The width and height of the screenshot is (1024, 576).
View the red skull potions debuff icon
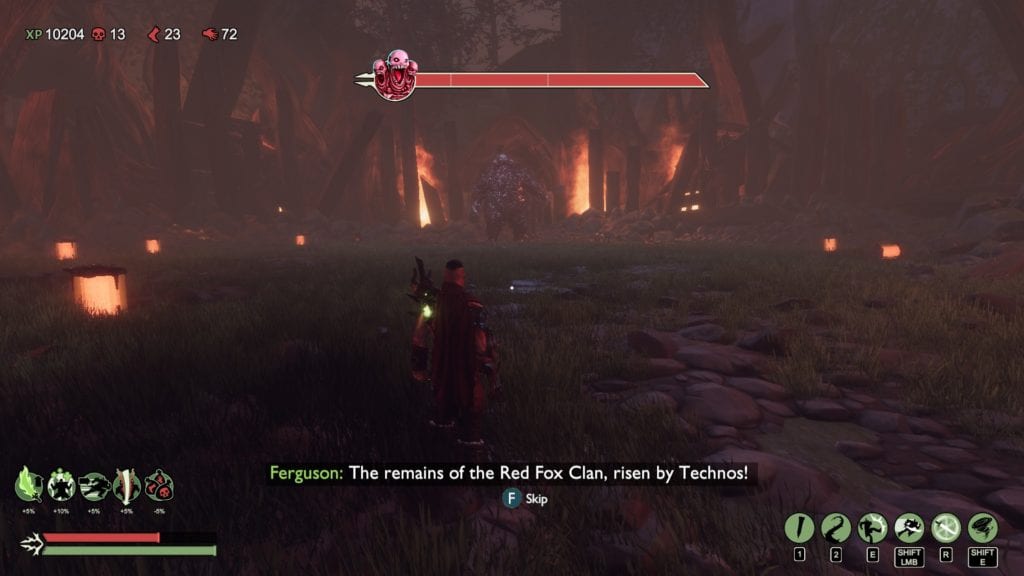tap(159, 485)
